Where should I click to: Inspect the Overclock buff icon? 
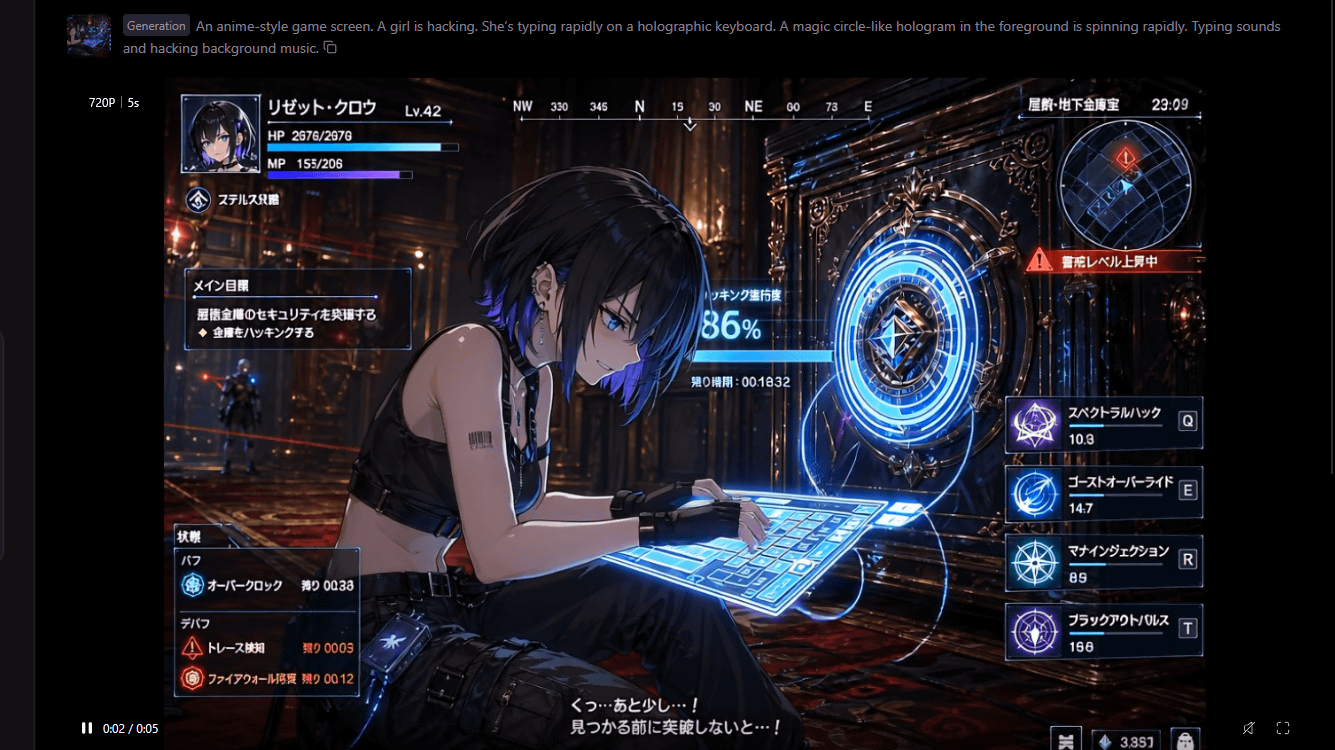192,586
